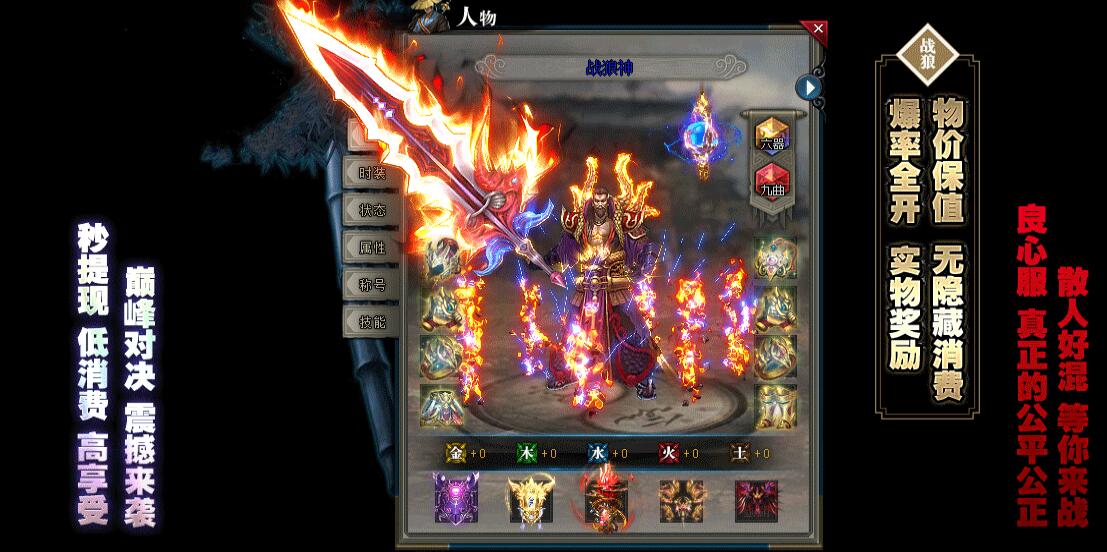Expand the panel with the blue arrow button
Screen dimensions: 1107x552
click(808, 88)
